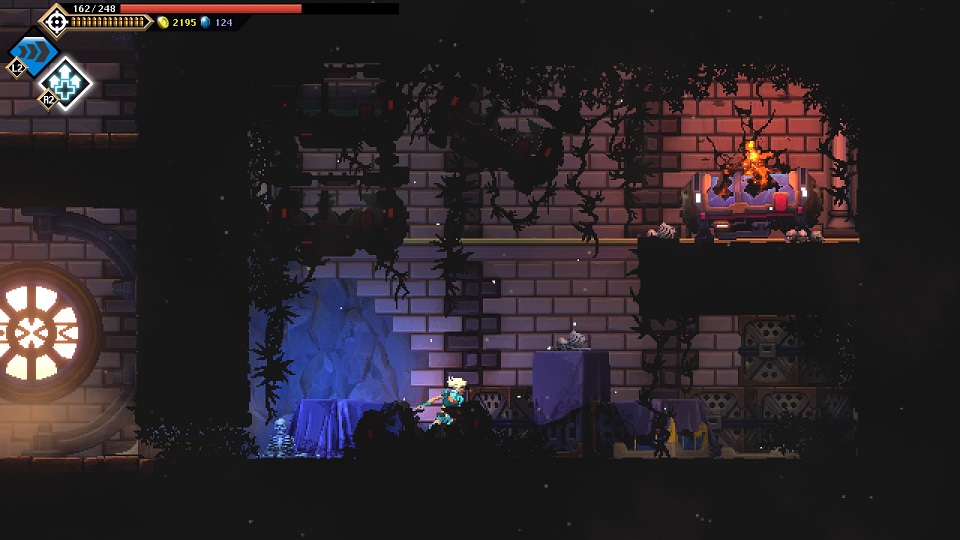The image size is (960, 540).
Task: Use the cross-and-arrows ability icon
Action: click(x=67, y=82)
